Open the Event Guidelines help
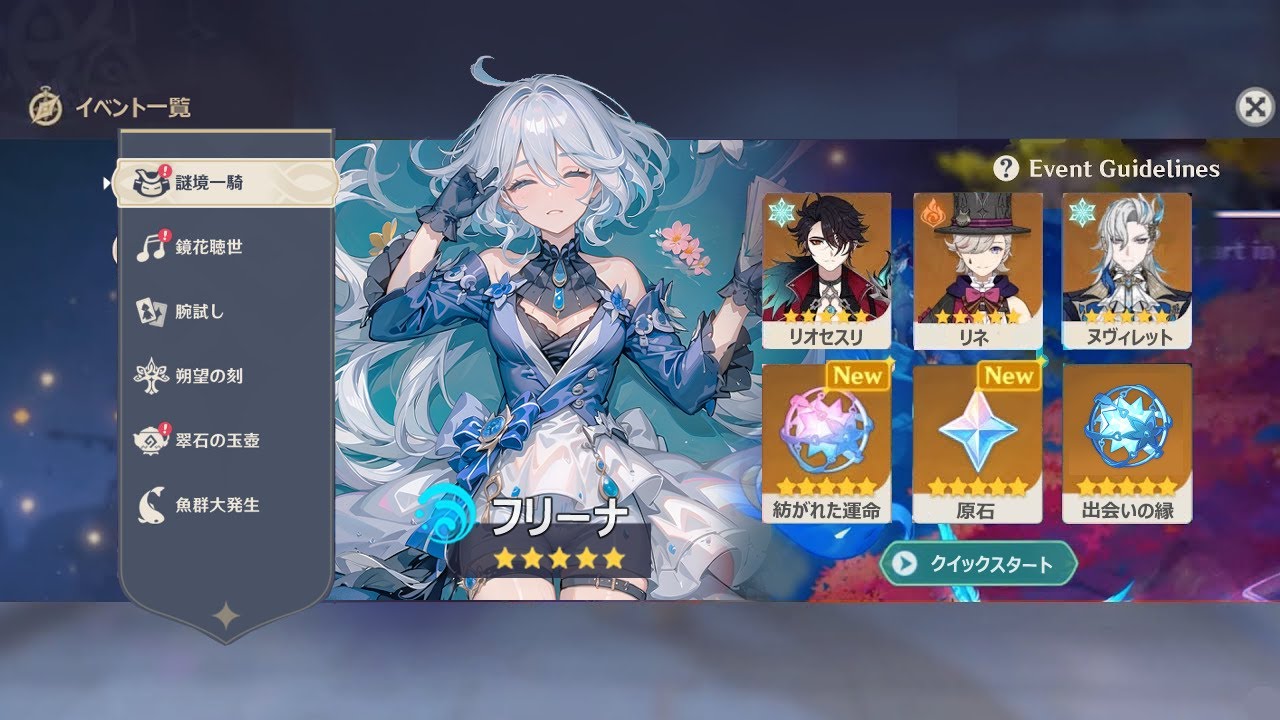This screenshot has width=1280, height=720. (1107, 169)
